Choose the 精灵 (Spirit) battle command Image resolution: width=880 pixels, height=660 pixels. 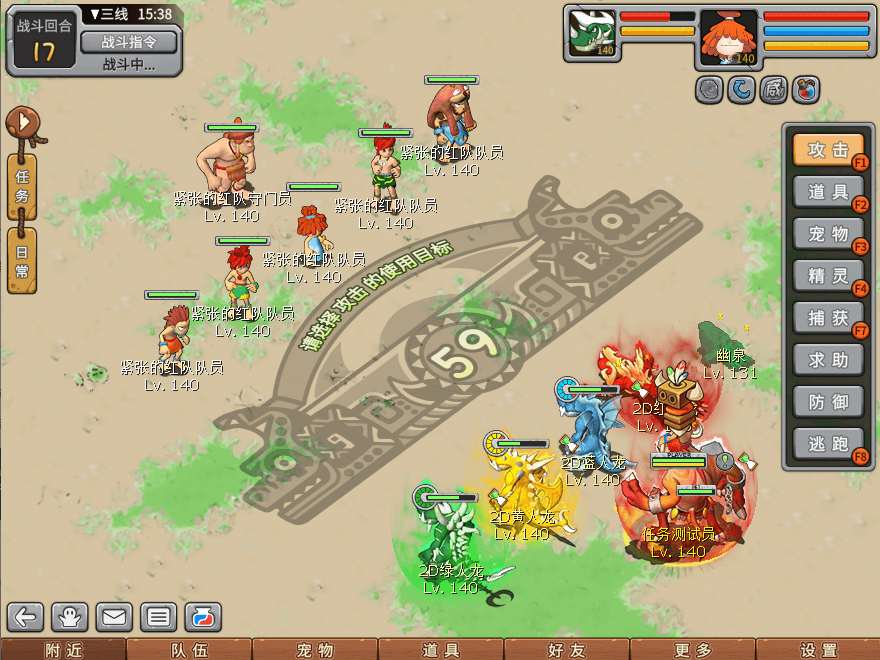828,275
